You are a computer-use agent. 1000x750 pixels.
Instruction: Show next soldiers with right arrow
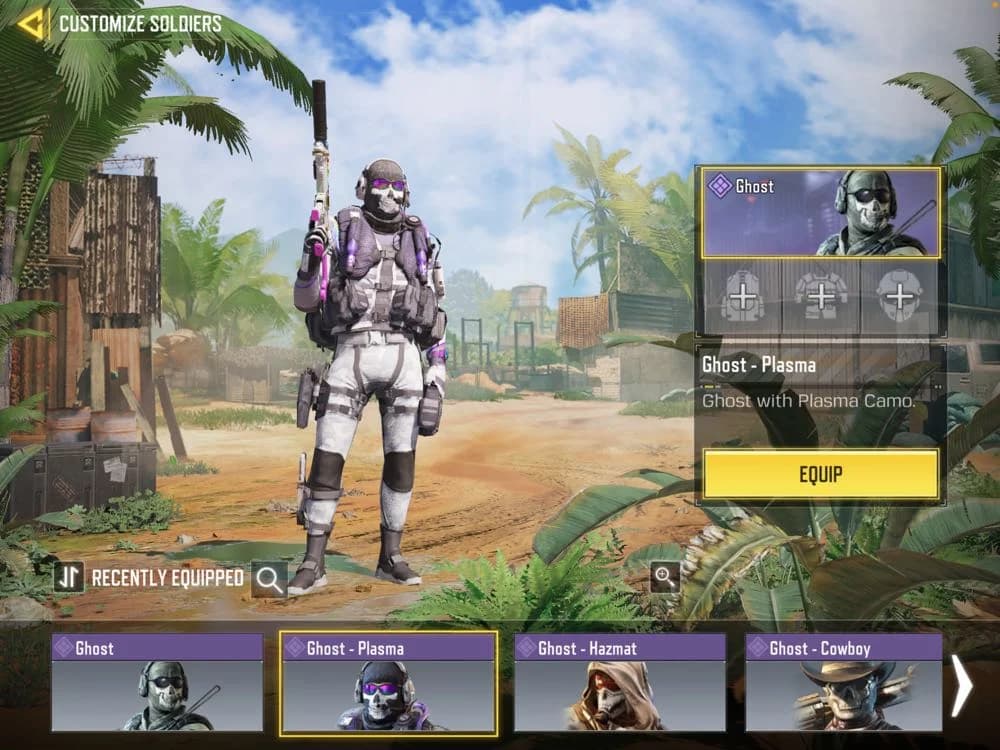pyautogui.click(x=961, y=686)
